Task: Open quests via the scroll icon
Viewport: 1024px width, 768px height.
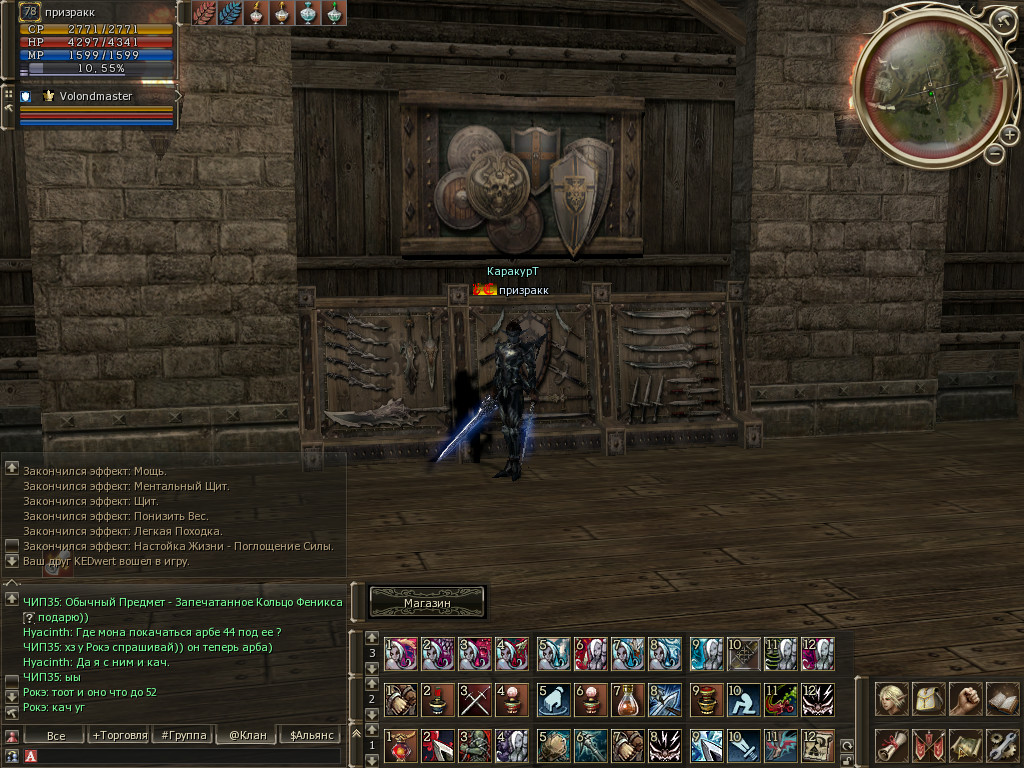Action: point(891,745)
